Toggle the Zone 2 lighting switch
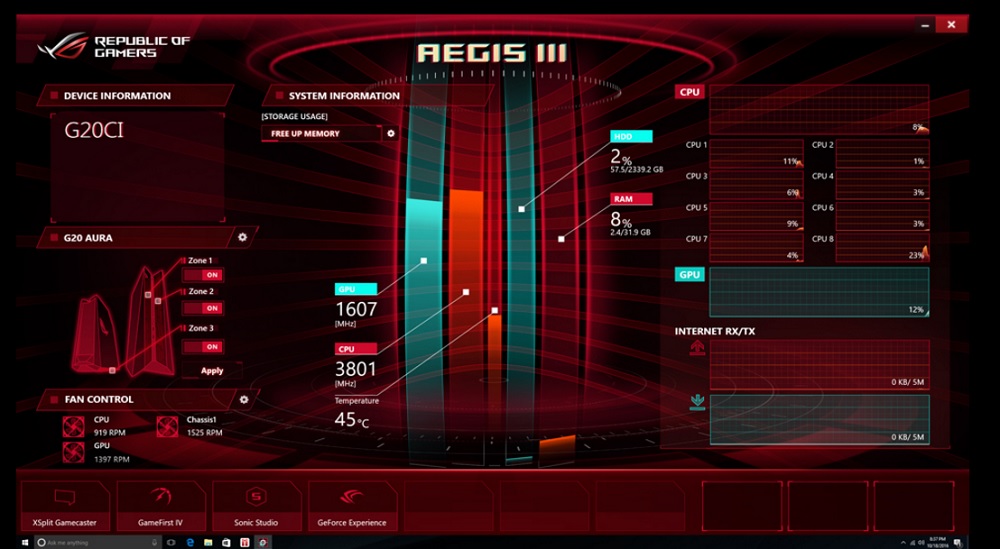Screen dimensions: 1000x549 211,308
